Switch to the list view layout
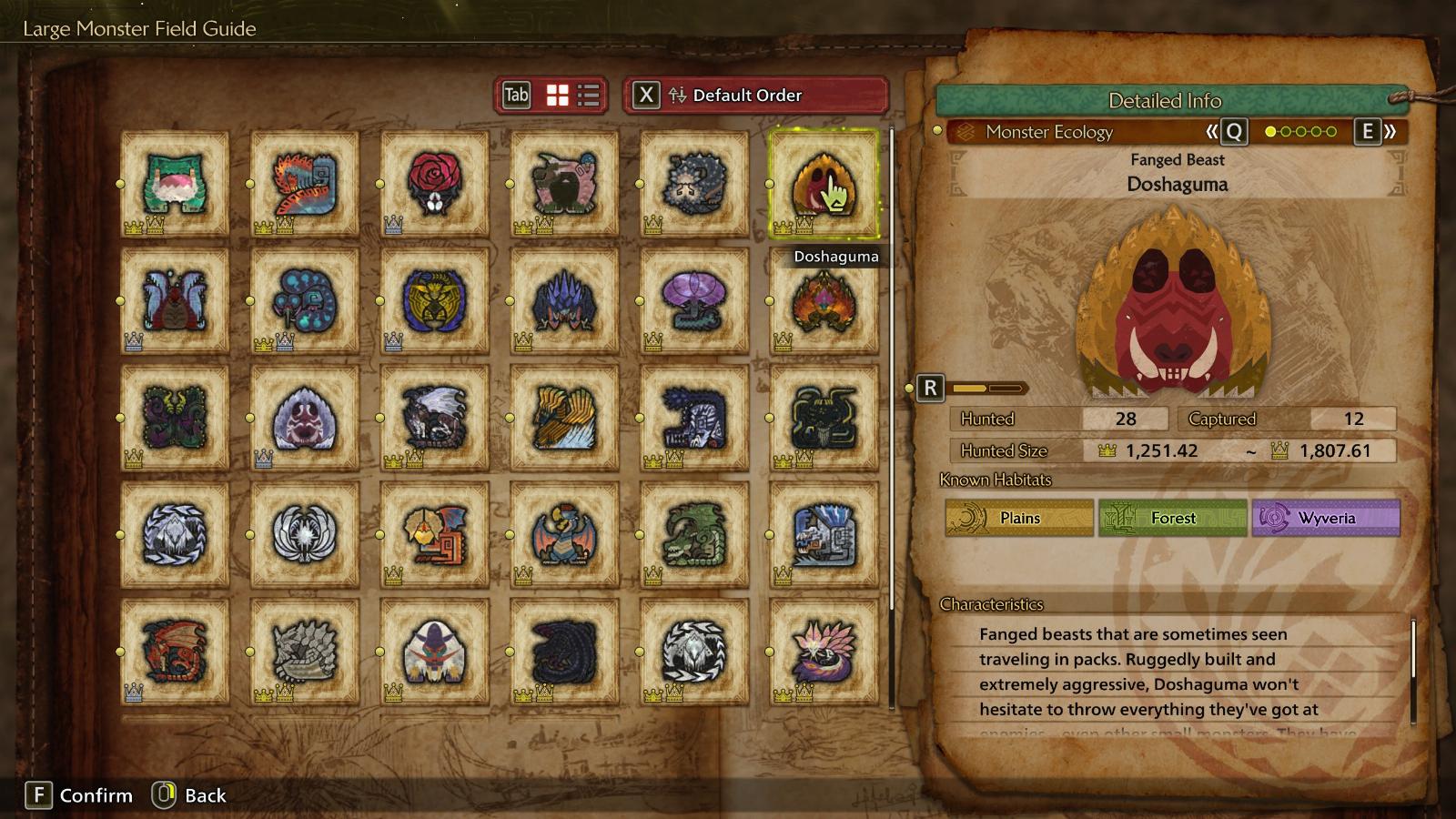 [589, 96]
